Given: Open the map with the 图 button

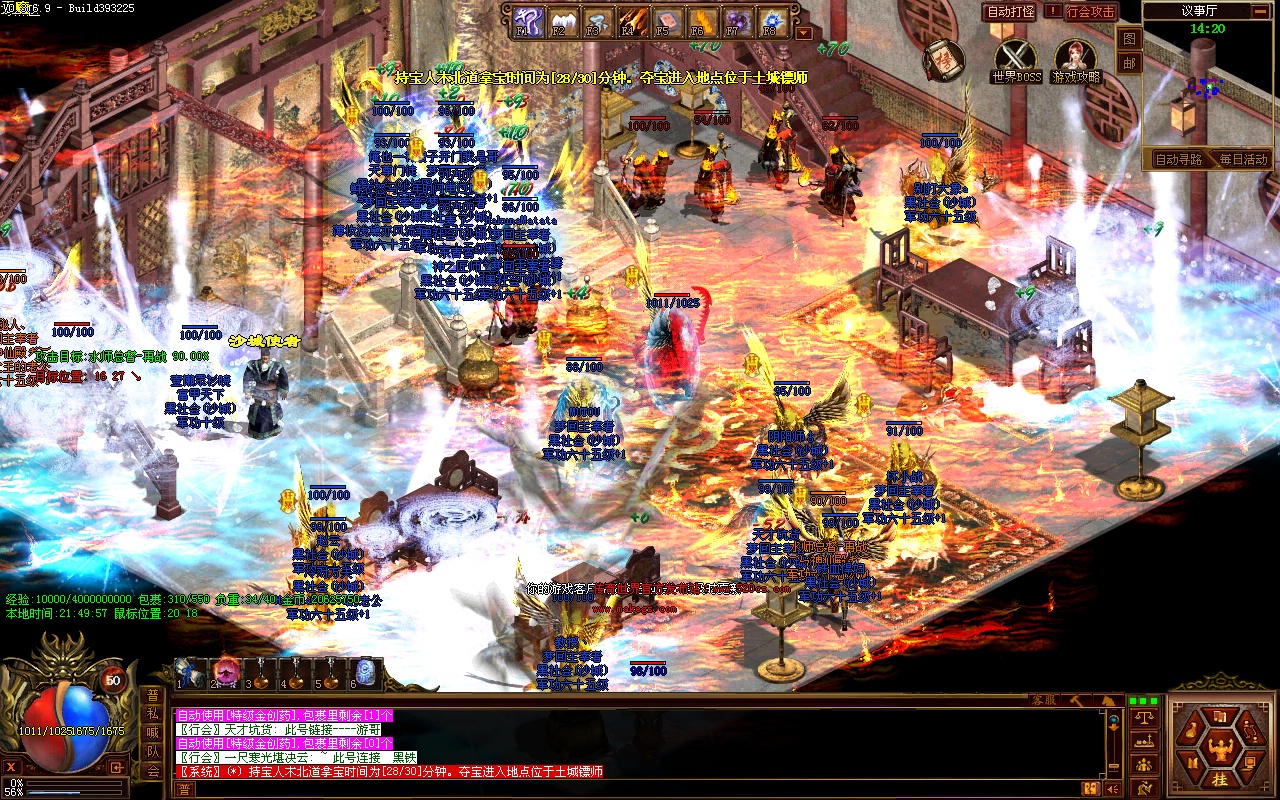Looking at the screenshot, I should click(x=1129, y=39).
